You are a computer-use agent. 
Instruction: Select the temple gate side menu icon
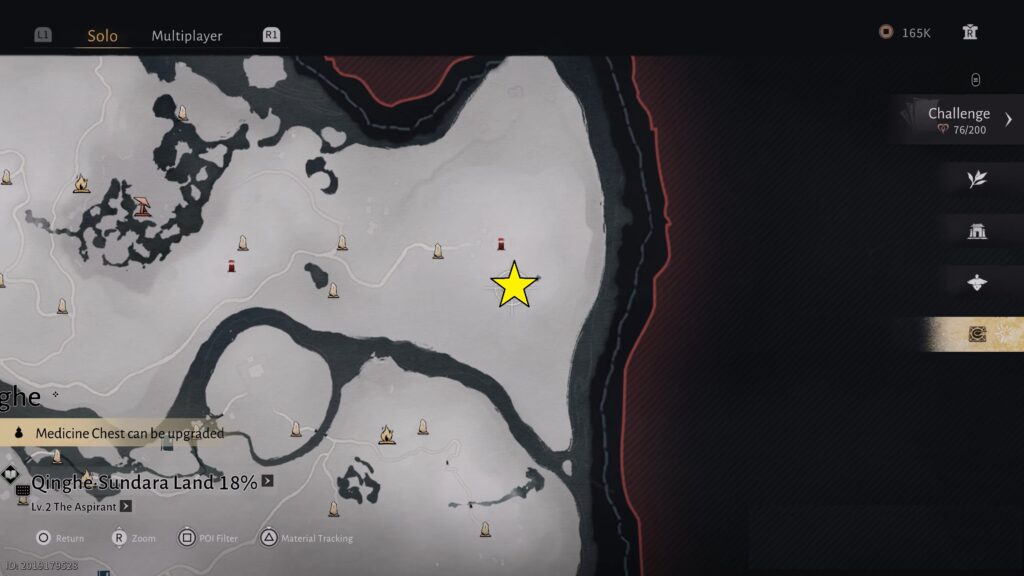pos(977,232)
